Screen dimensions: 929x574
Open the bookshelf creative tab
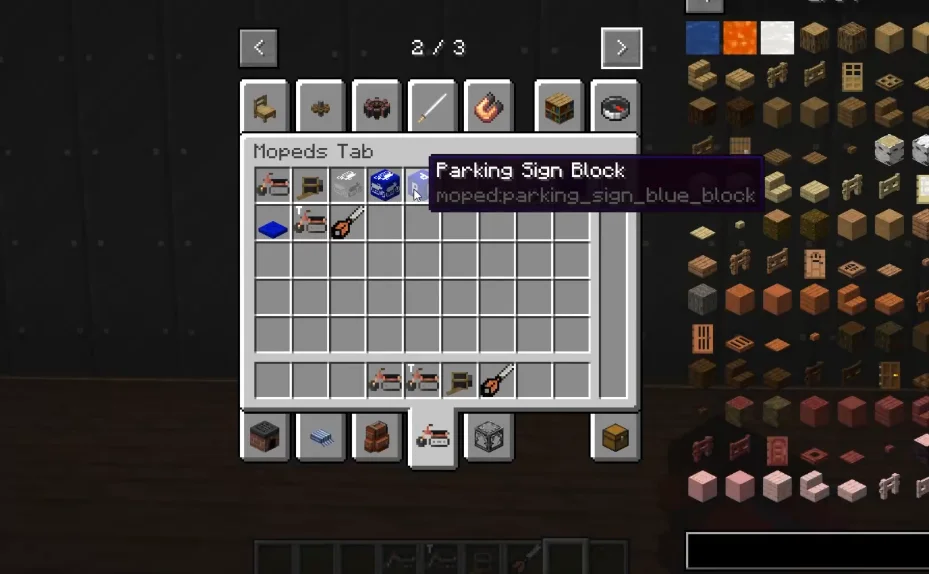pos(559,108)
